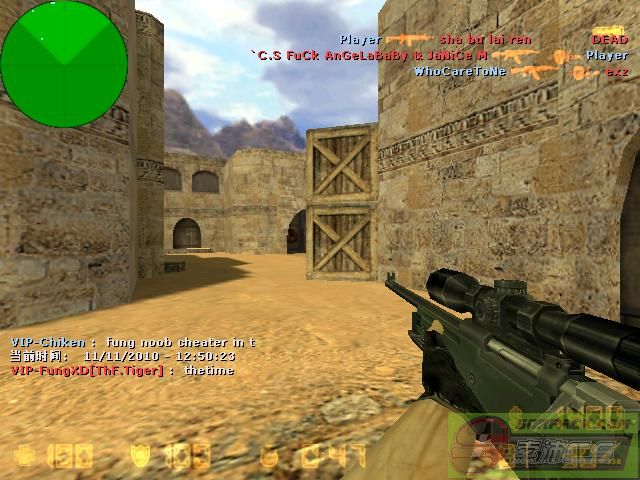The image size is (640, 480).
Task: Click the VIP-FungXD[ThF.Tiger] chat line
Action: tap(122, 370)
